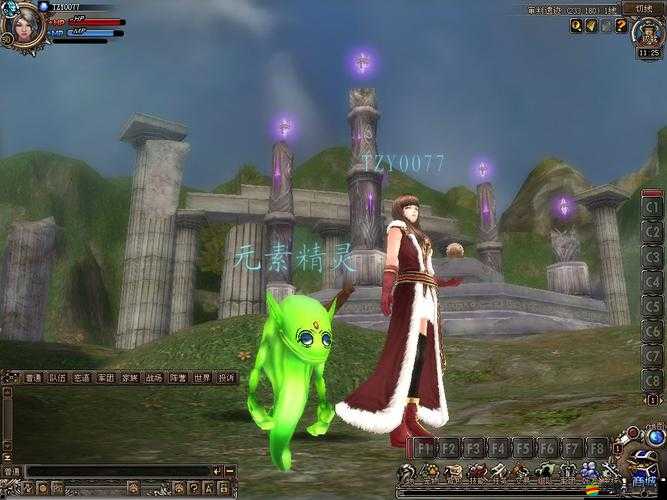Select the 普通 chat tab
The image size is (667, 500).
click(33, 378)
